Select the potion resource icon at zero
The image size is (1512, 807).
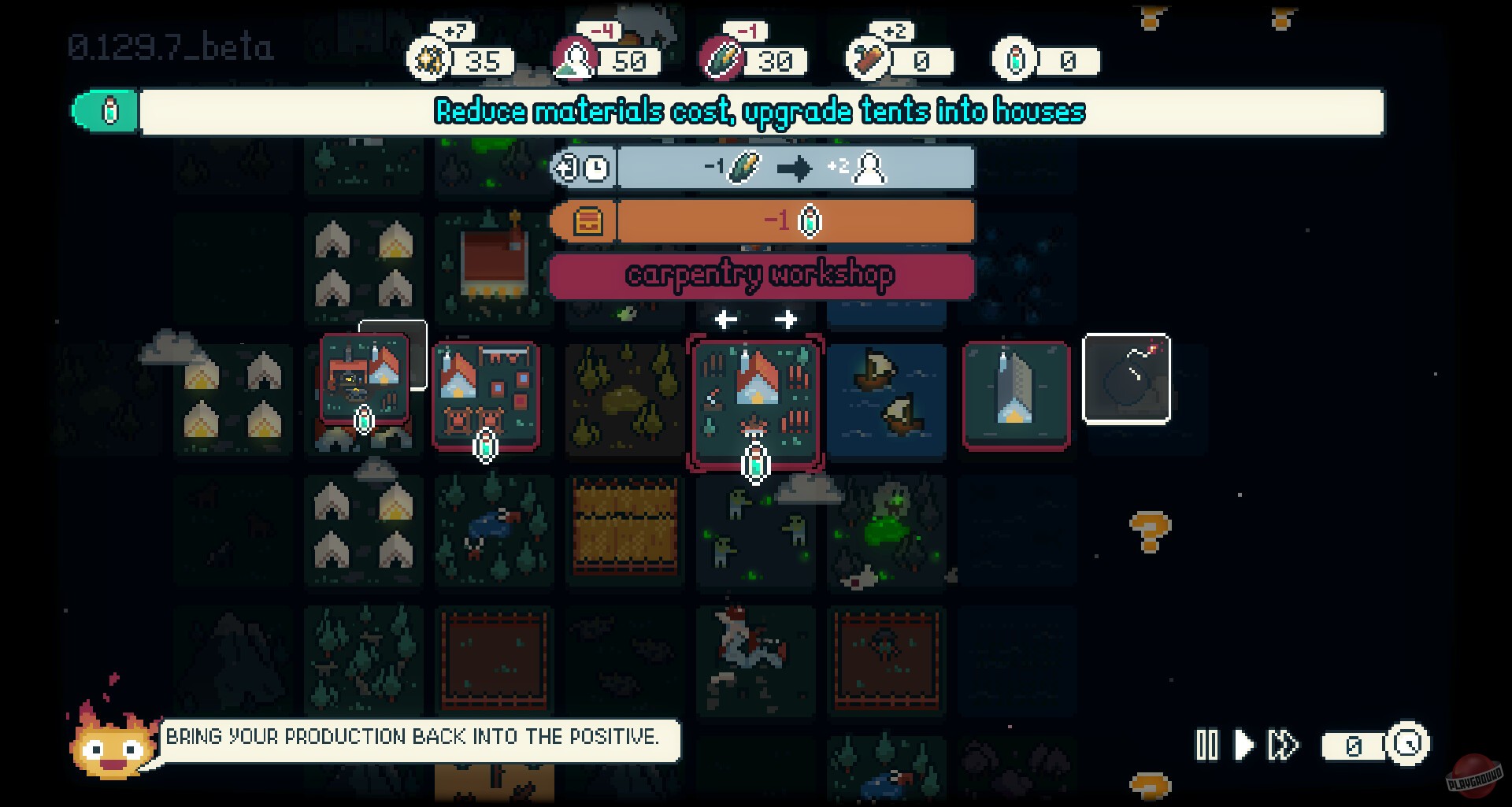tap(1015, 59)
